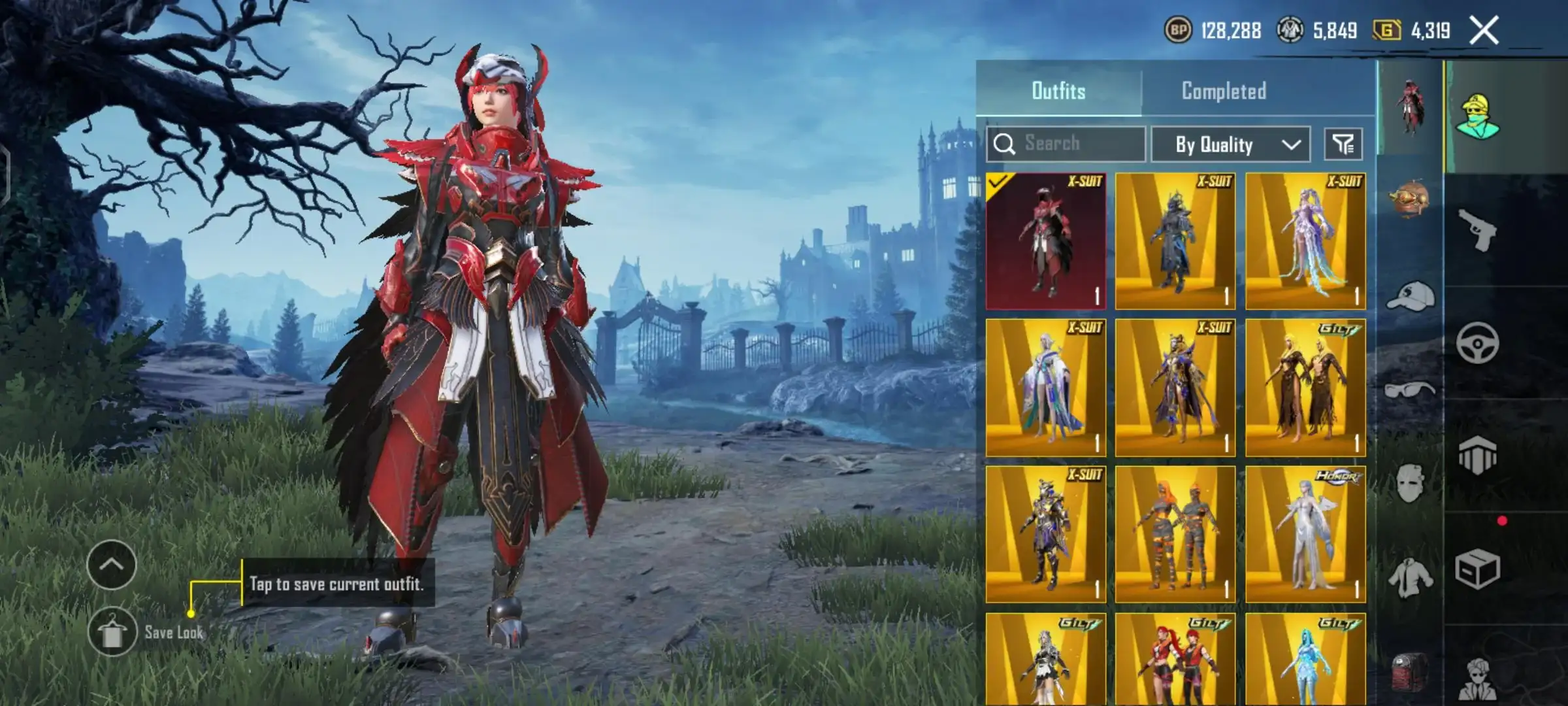
Task: Tap the Save Look hanger button
Action: pos(112,631)
